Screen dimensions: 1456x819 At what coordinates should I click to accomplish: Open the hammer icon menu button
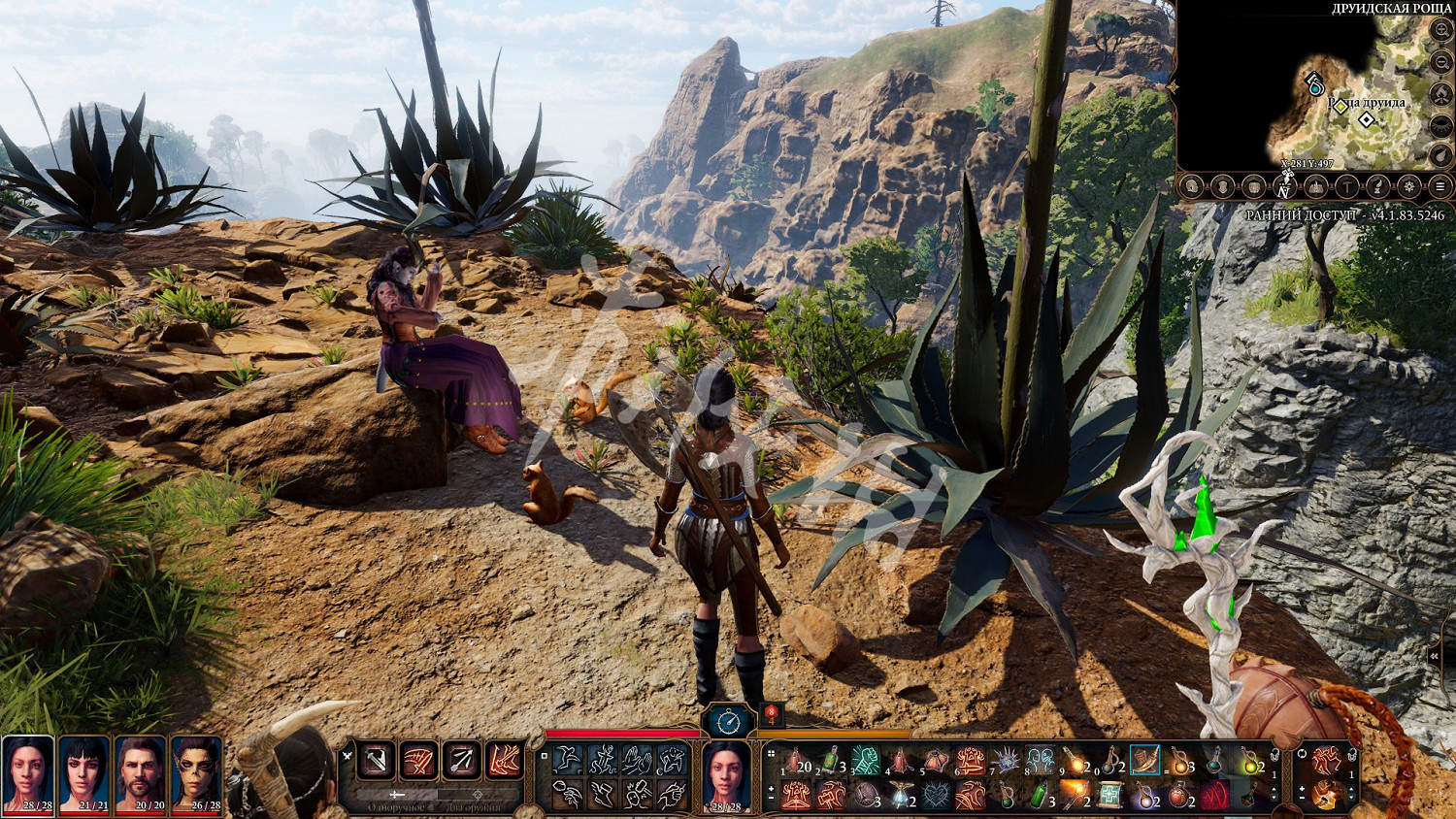click(1346, 186)
